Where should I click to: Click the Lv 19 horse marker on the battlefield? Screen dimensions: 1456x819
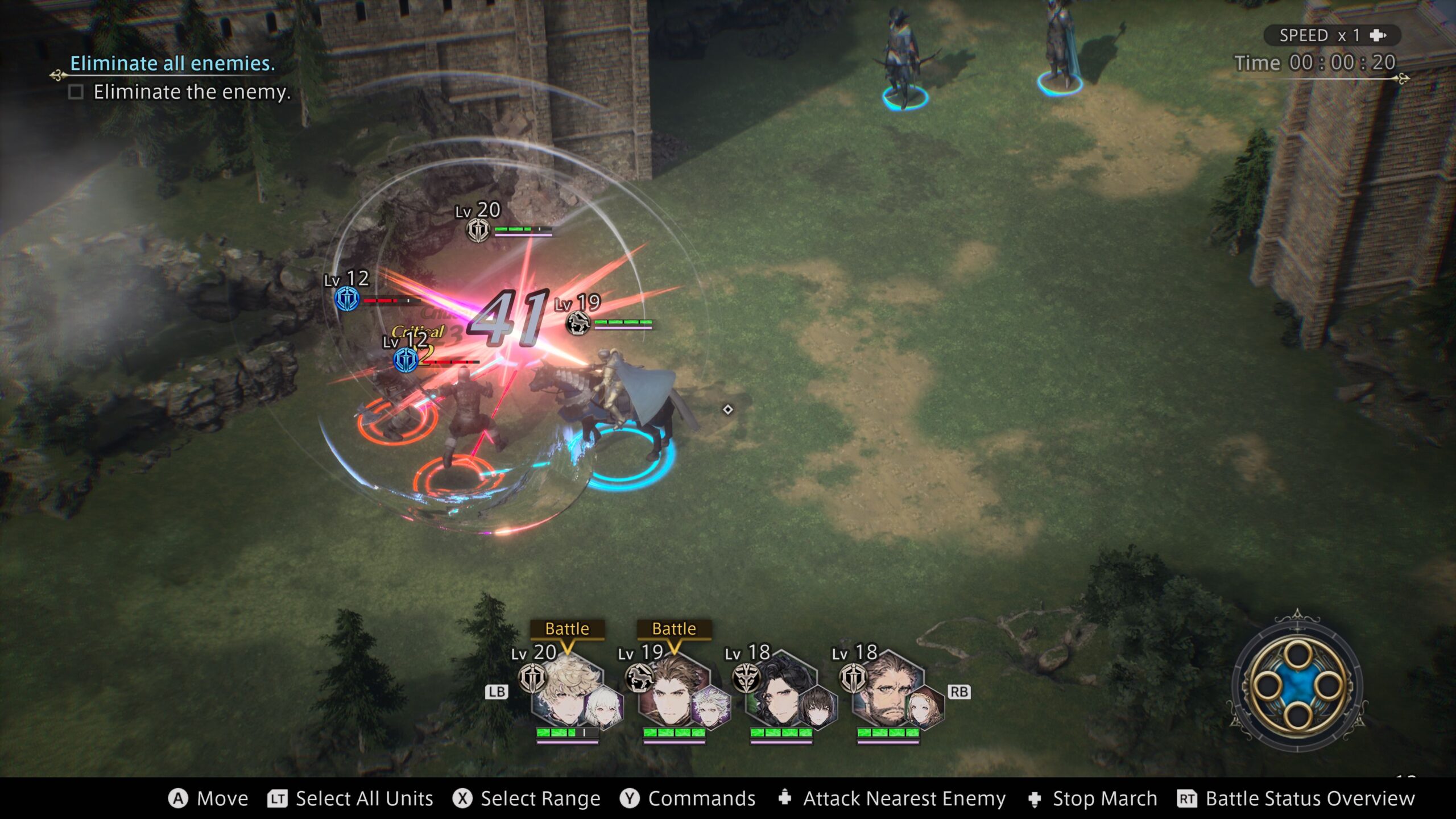coord(578,323)
